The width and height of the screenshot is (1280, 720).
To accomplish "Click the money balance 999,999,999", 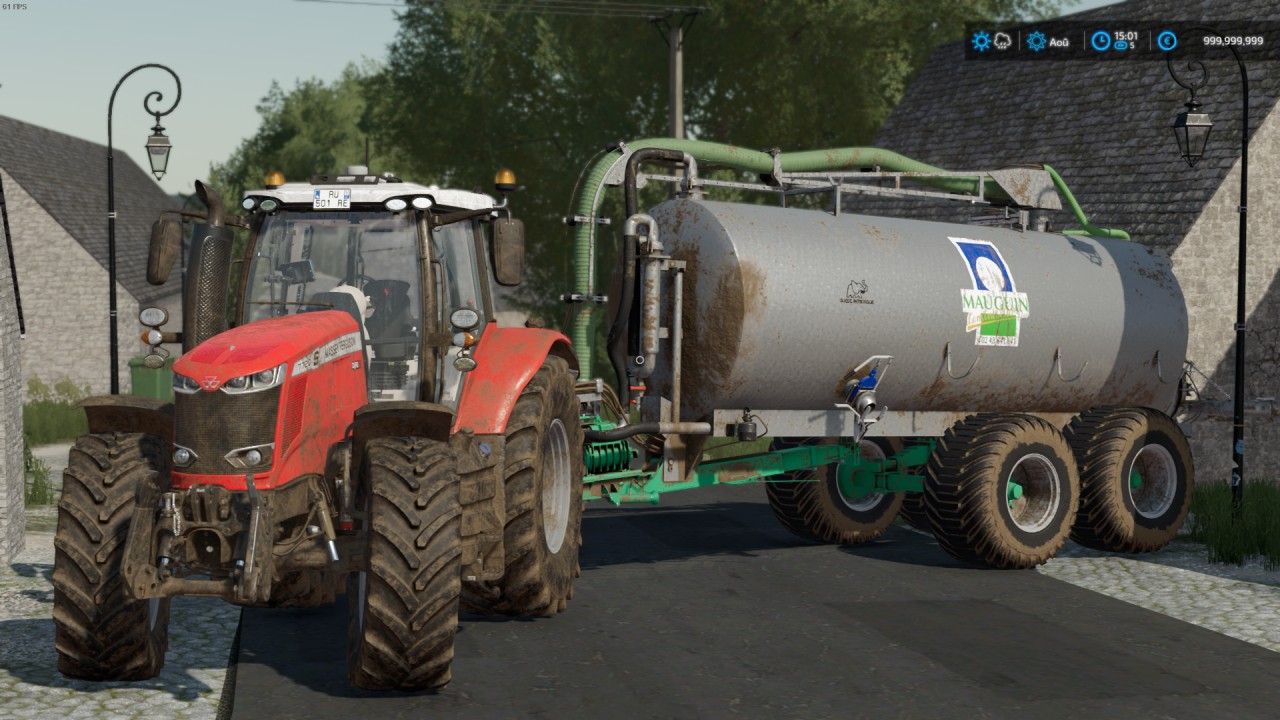I will [1232, 41].
